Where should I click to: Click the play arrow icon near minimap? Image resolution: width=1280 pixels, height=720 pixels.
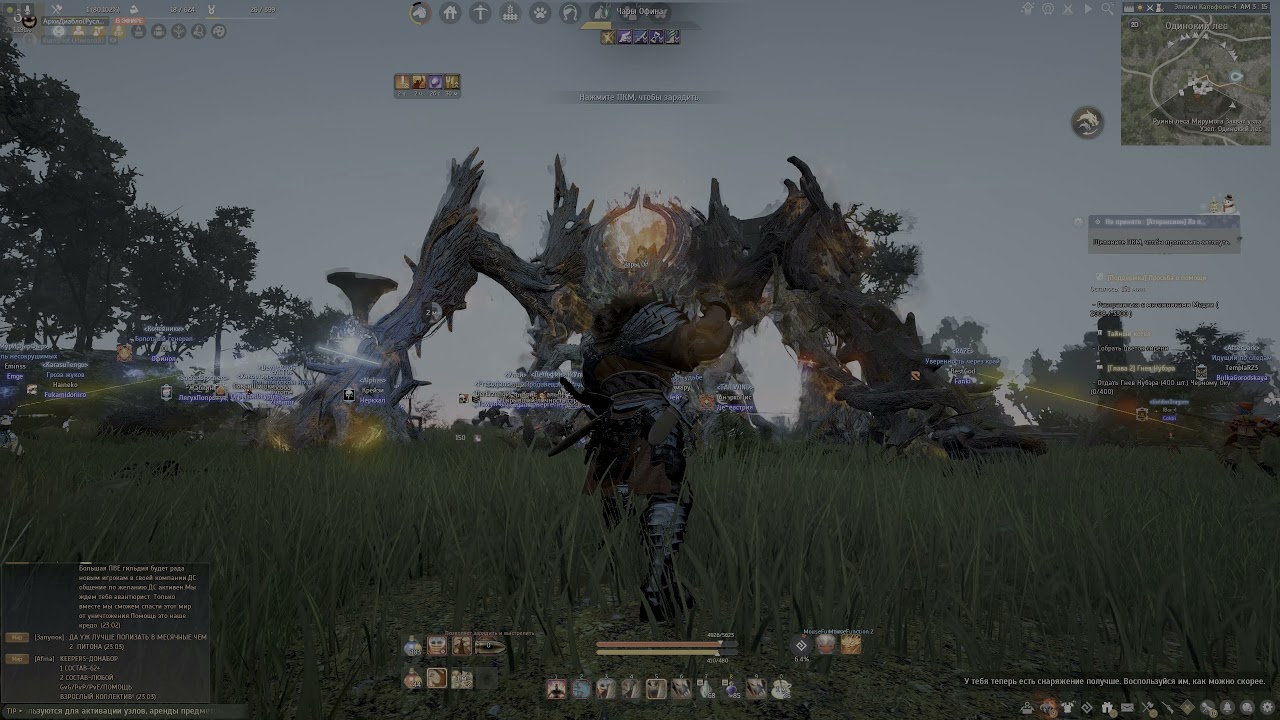[x=1088, y=9]
